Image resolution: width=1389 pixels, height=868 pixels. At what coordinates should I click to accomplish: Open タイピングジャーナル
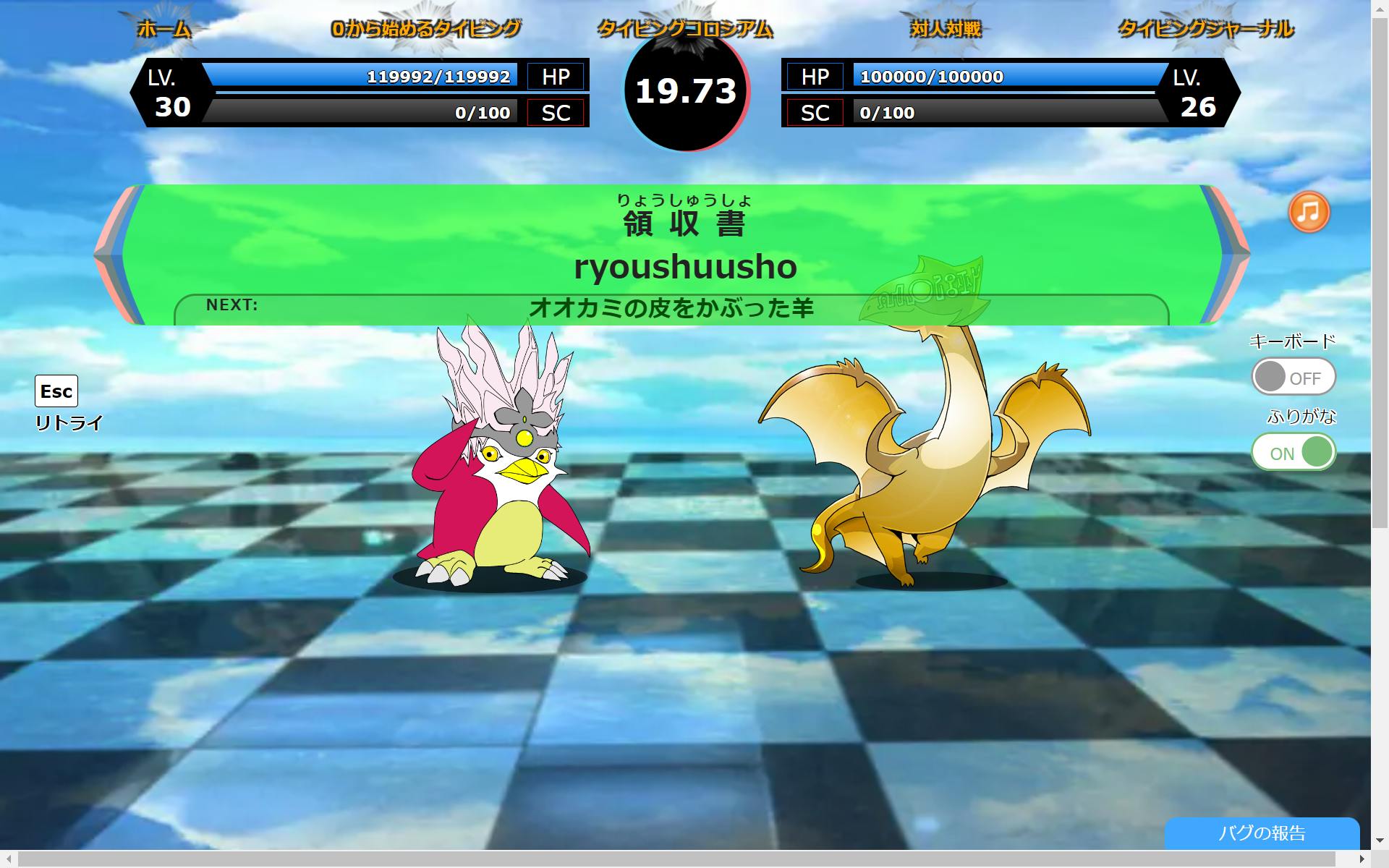pyautogui.click(x=1205, y=29)
